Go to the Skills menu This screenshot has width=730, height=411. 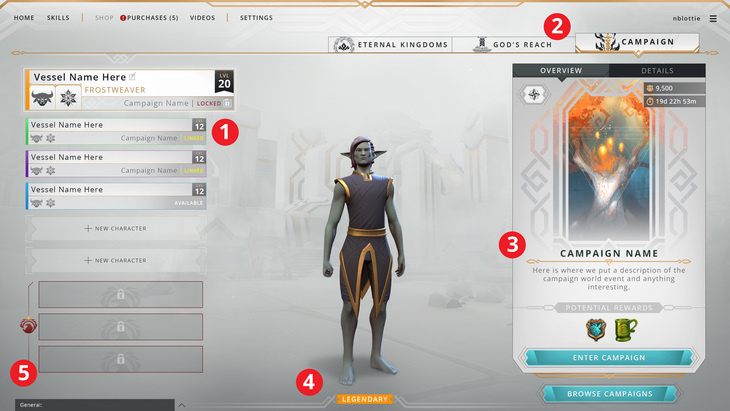click(58, 18)
